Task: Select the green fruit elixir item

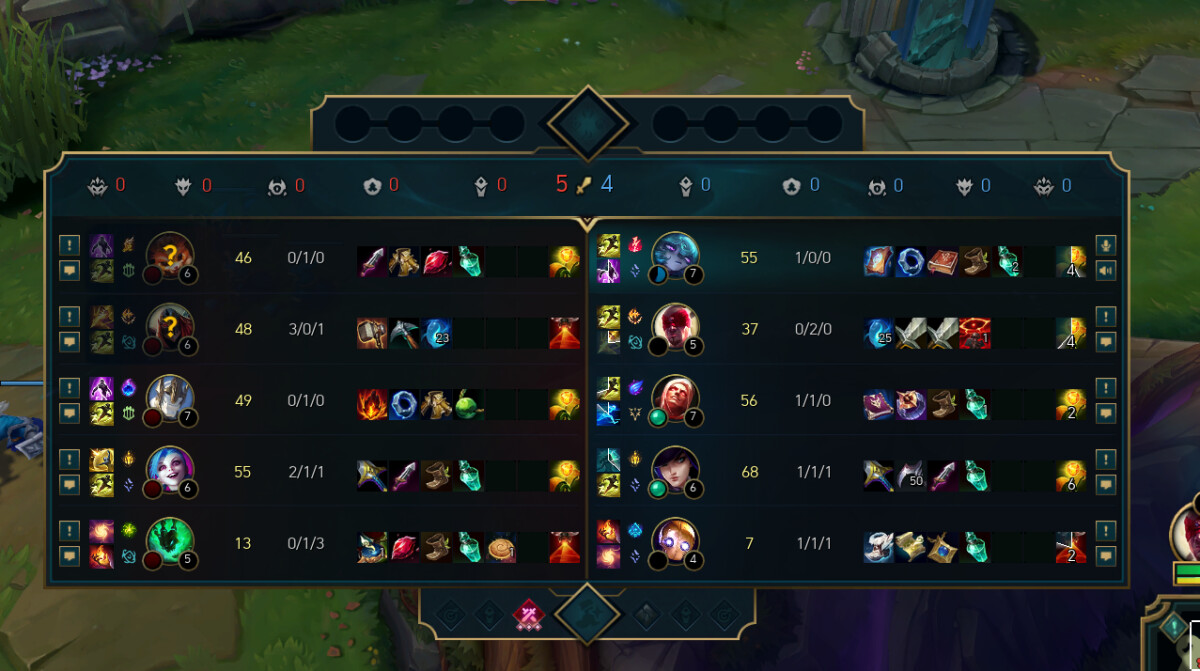Action: [x=469, y=404]
